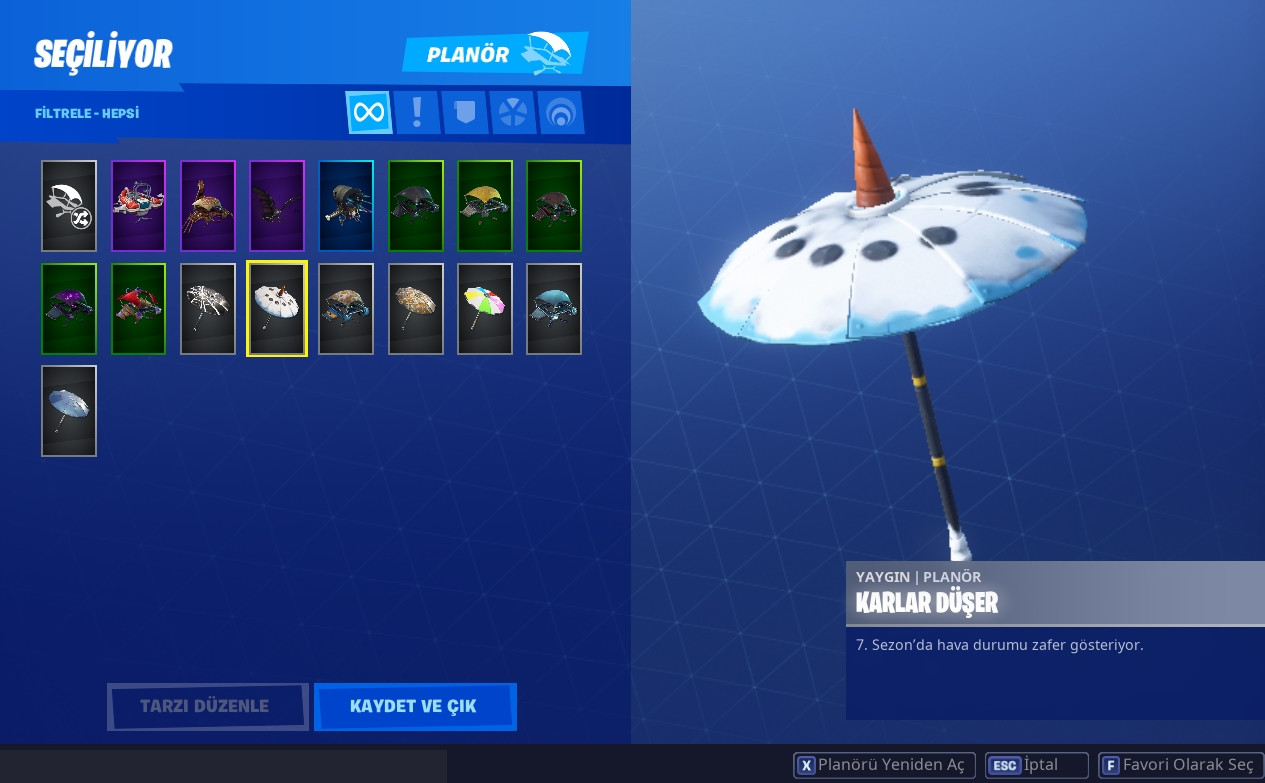
Task: Select the red sneaker glider
Action: tap(138, 206)
